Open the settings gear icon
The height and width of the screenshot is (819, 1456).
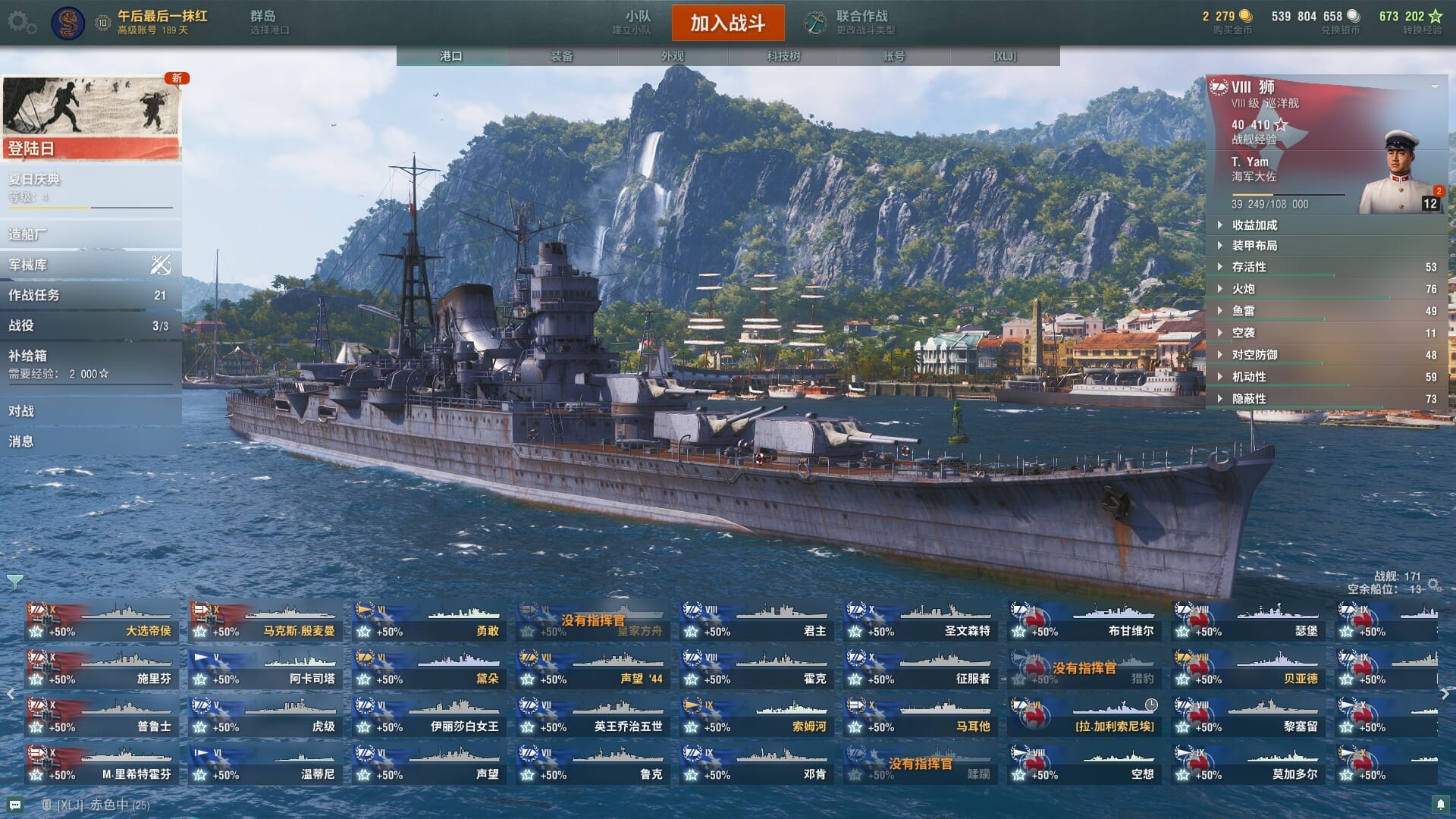coord(20,23)
